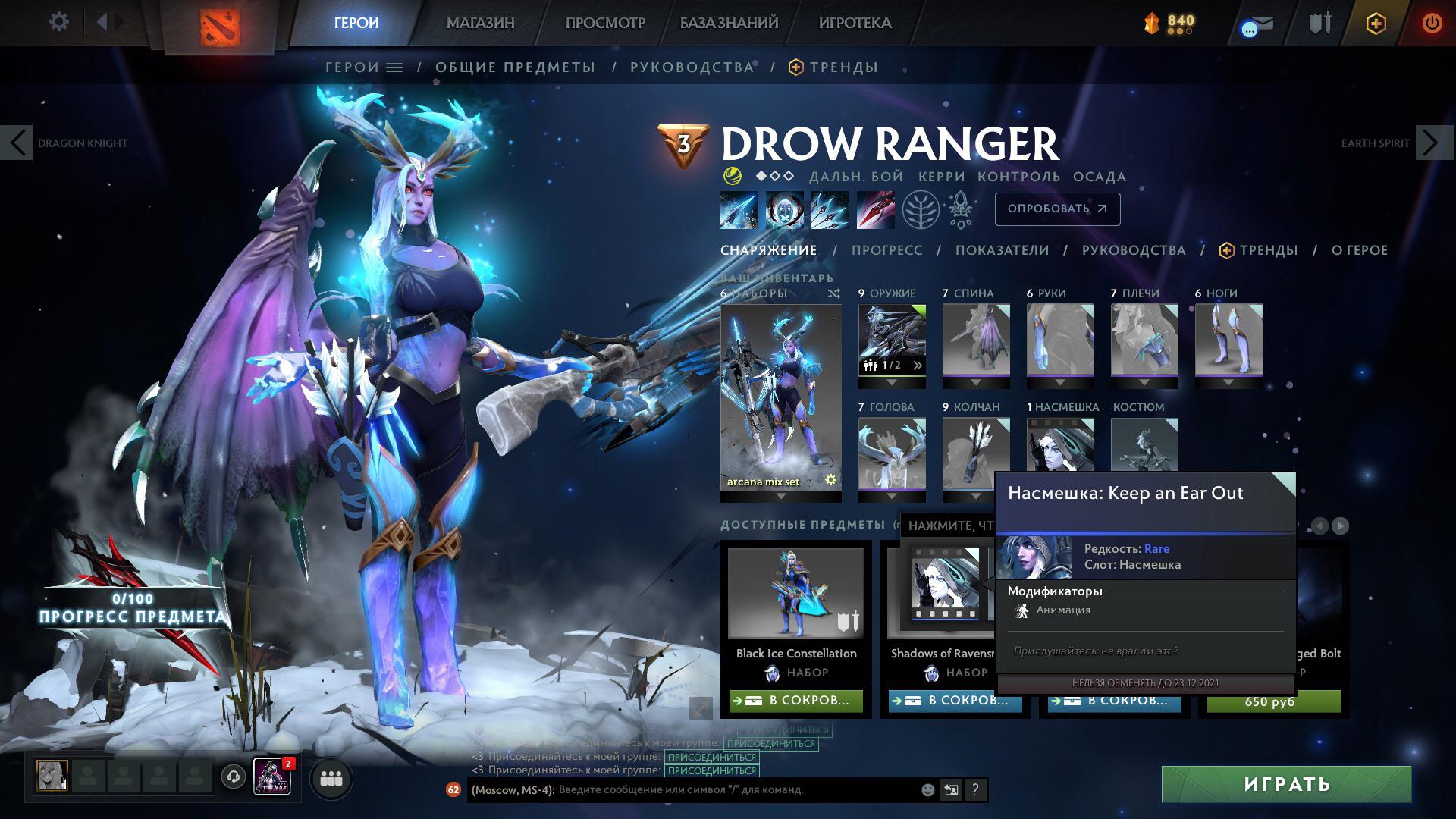Click the gear on arcana mix set thumbnail

[x=829, y=480]
